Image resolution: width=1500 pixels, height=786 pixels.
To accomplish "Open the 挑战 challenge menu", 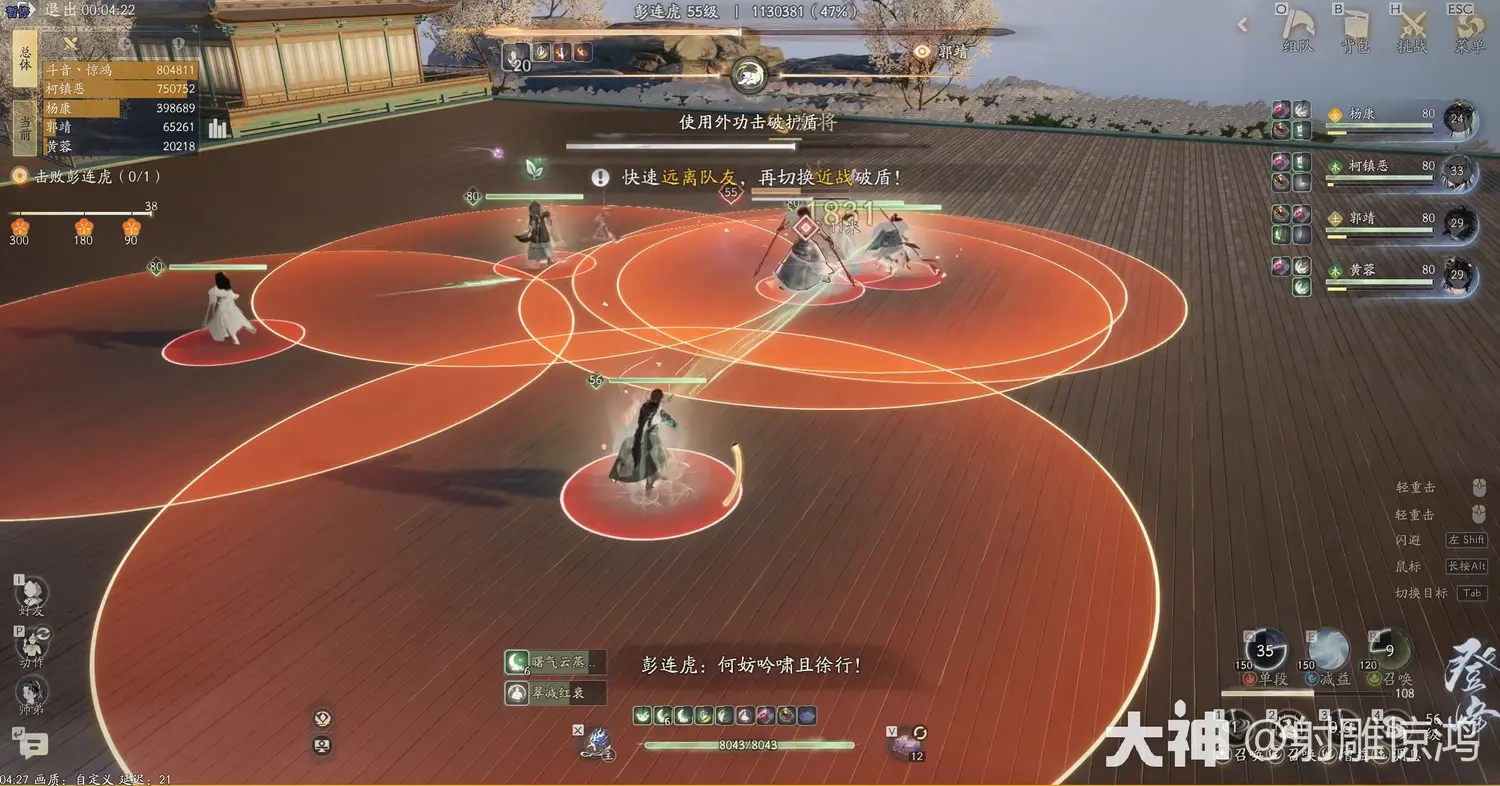I will click(1412, 29).
